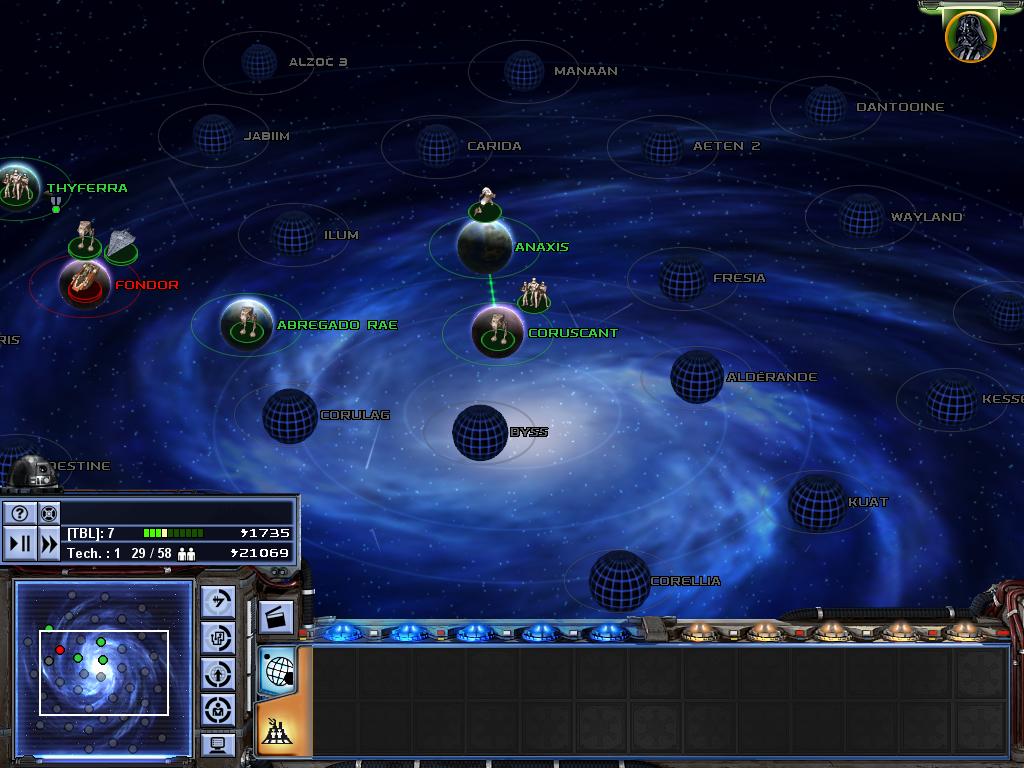Toggle the person-icon map filter button
This screenshot has width=1024, height=768.
(x=219, y=709)
